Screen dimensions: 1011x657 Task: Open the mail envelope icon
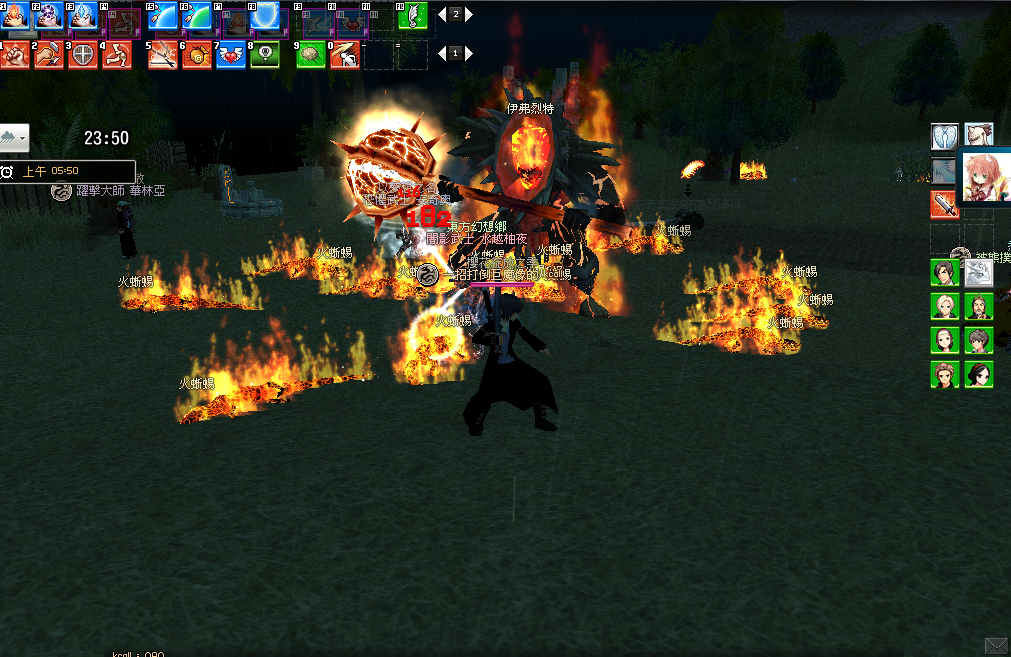point(996,645)
